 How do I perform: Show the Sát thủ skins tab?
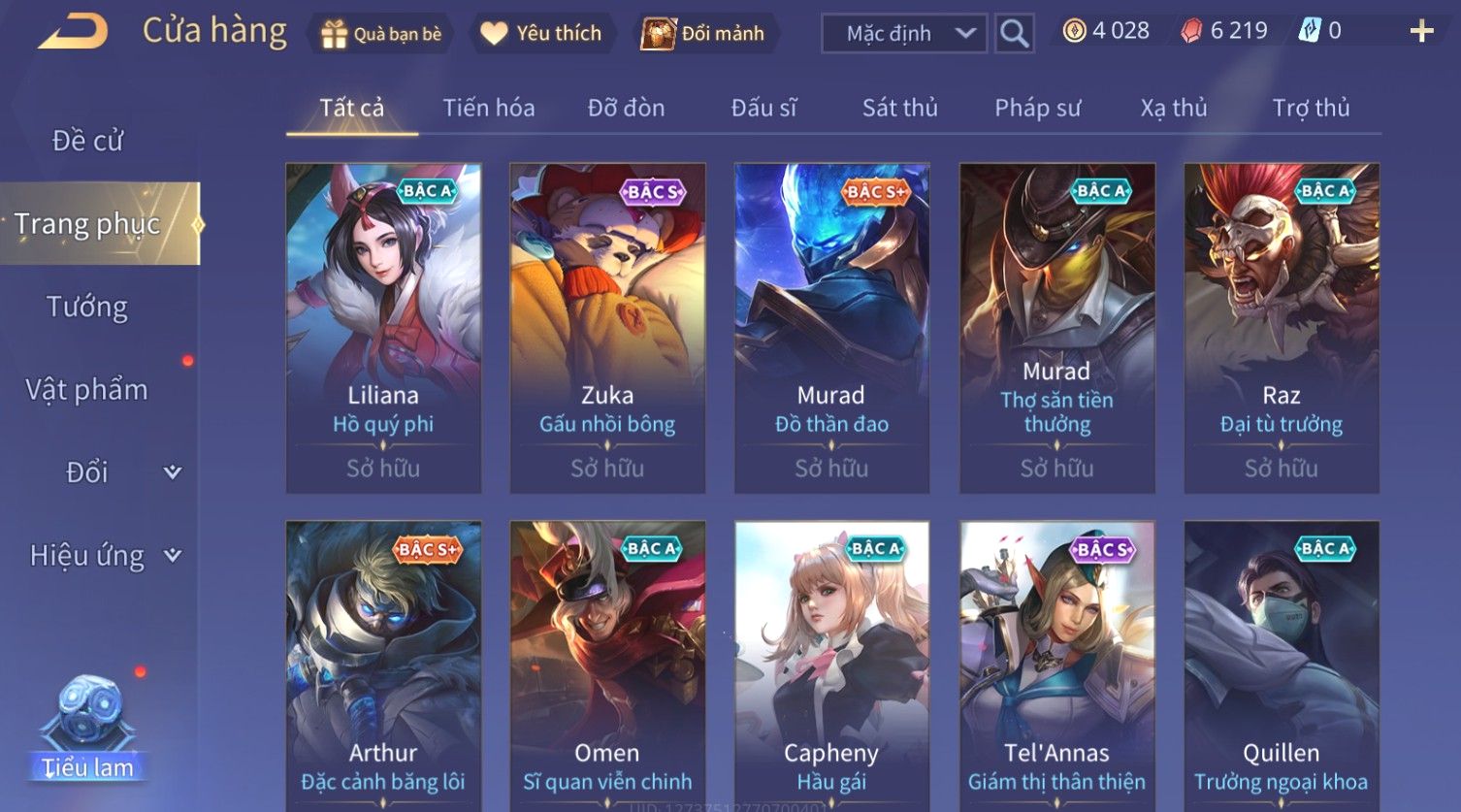point(899,108)
